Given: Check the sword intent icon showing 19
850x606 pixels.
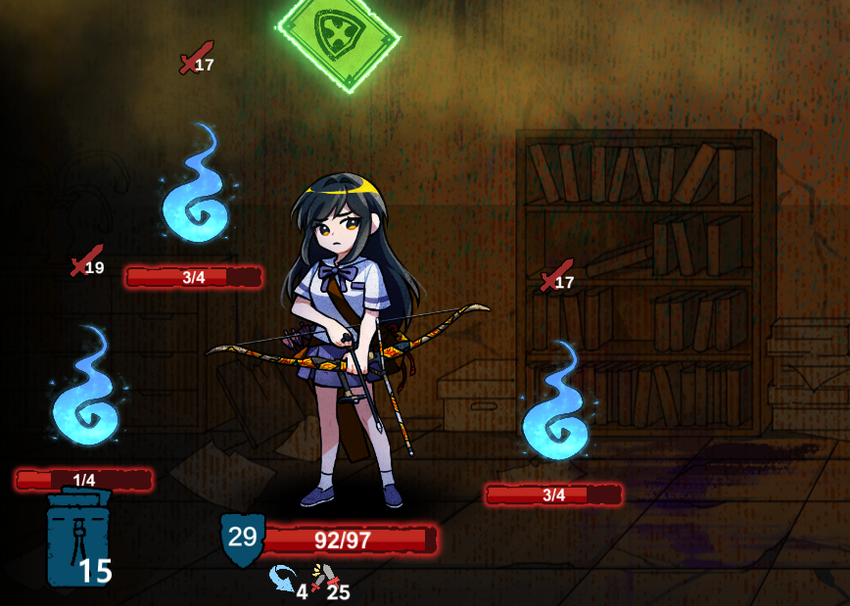Looking at the screenshot, I should [86, 260].
